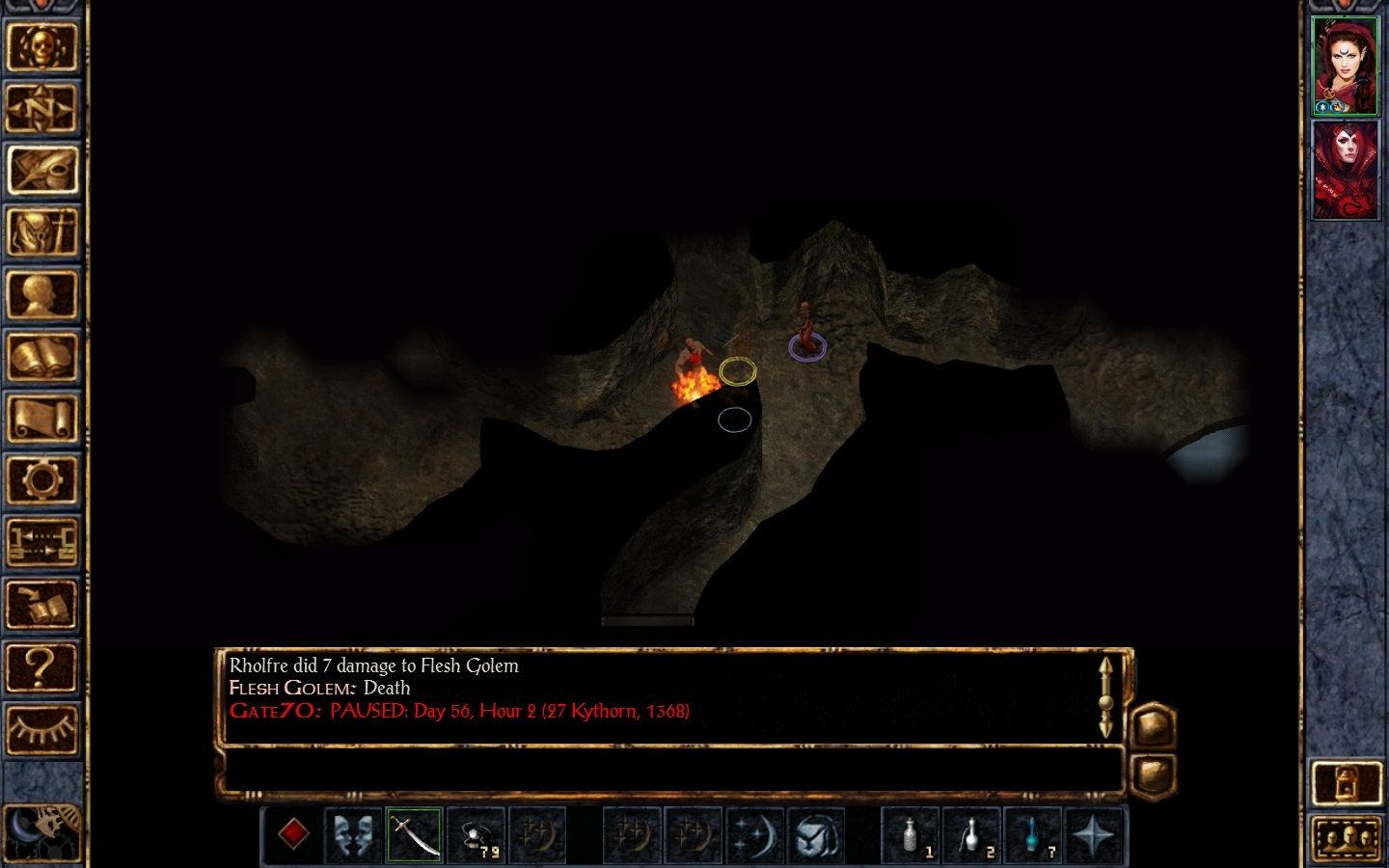View the character record sheet
The image size is (1389, 868).
[x=43, y=291]
